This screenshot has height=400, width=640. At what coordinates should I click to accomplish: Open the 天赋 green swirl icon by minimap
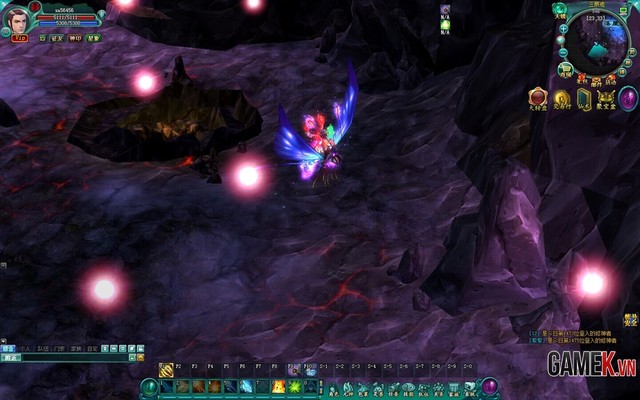coord(559,10)
